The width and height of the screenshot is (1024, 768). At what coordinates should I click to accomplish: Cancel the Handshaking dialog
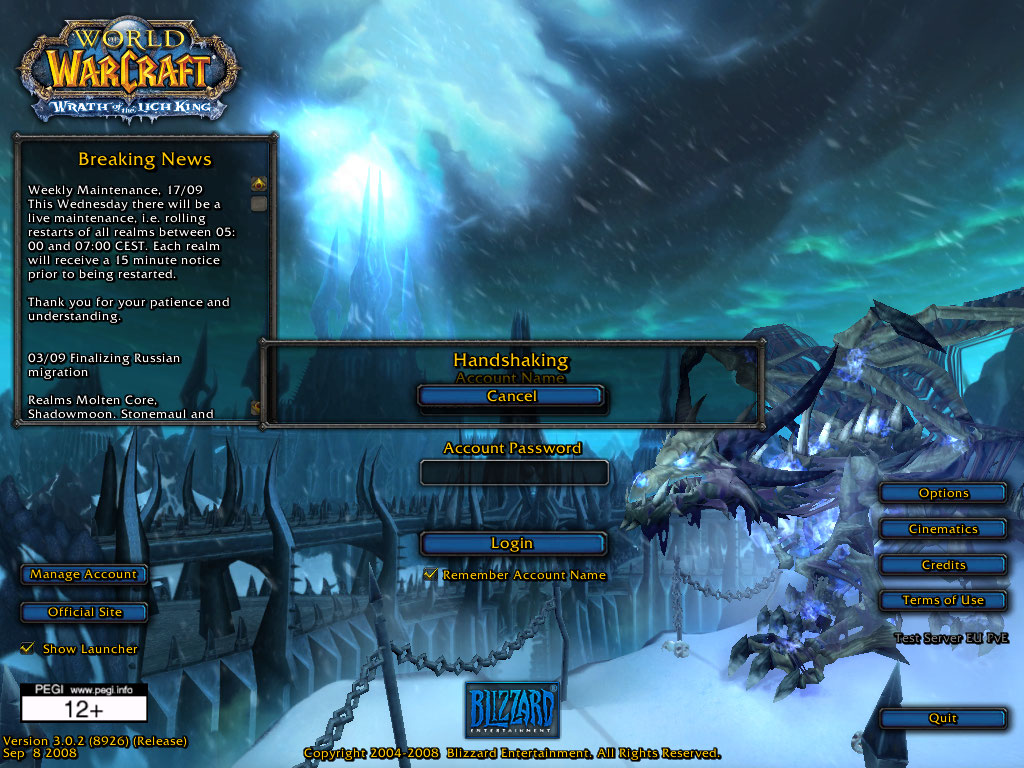tap(511, 397)
